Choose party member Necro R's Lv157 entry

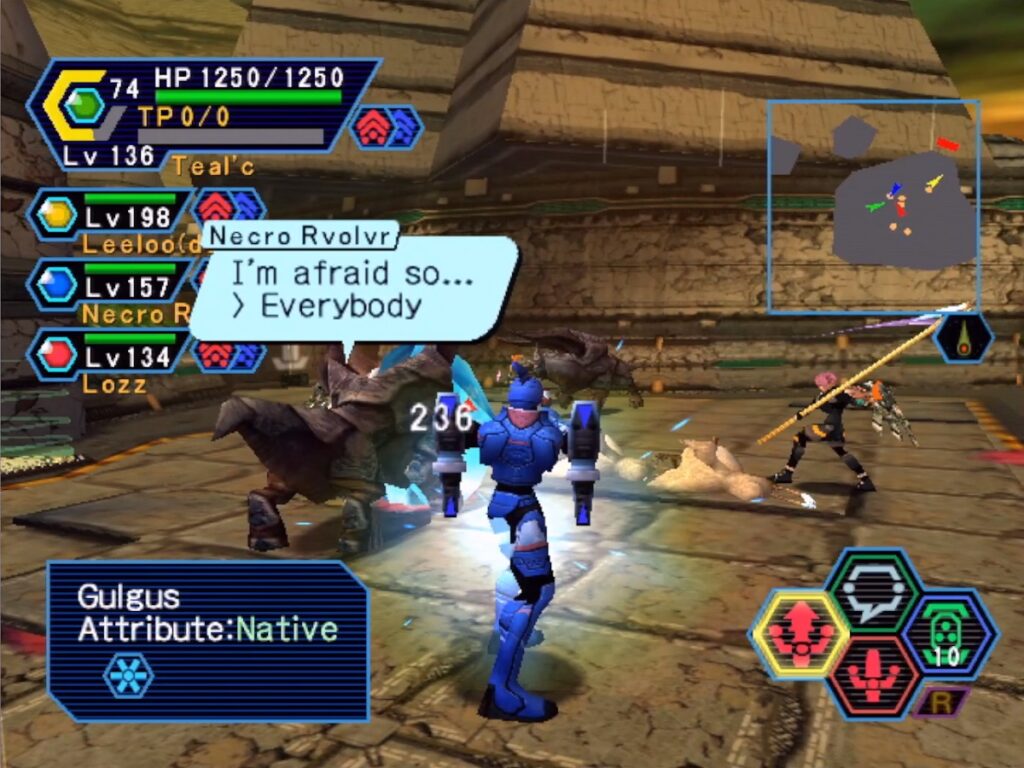[x=110, y=286]
